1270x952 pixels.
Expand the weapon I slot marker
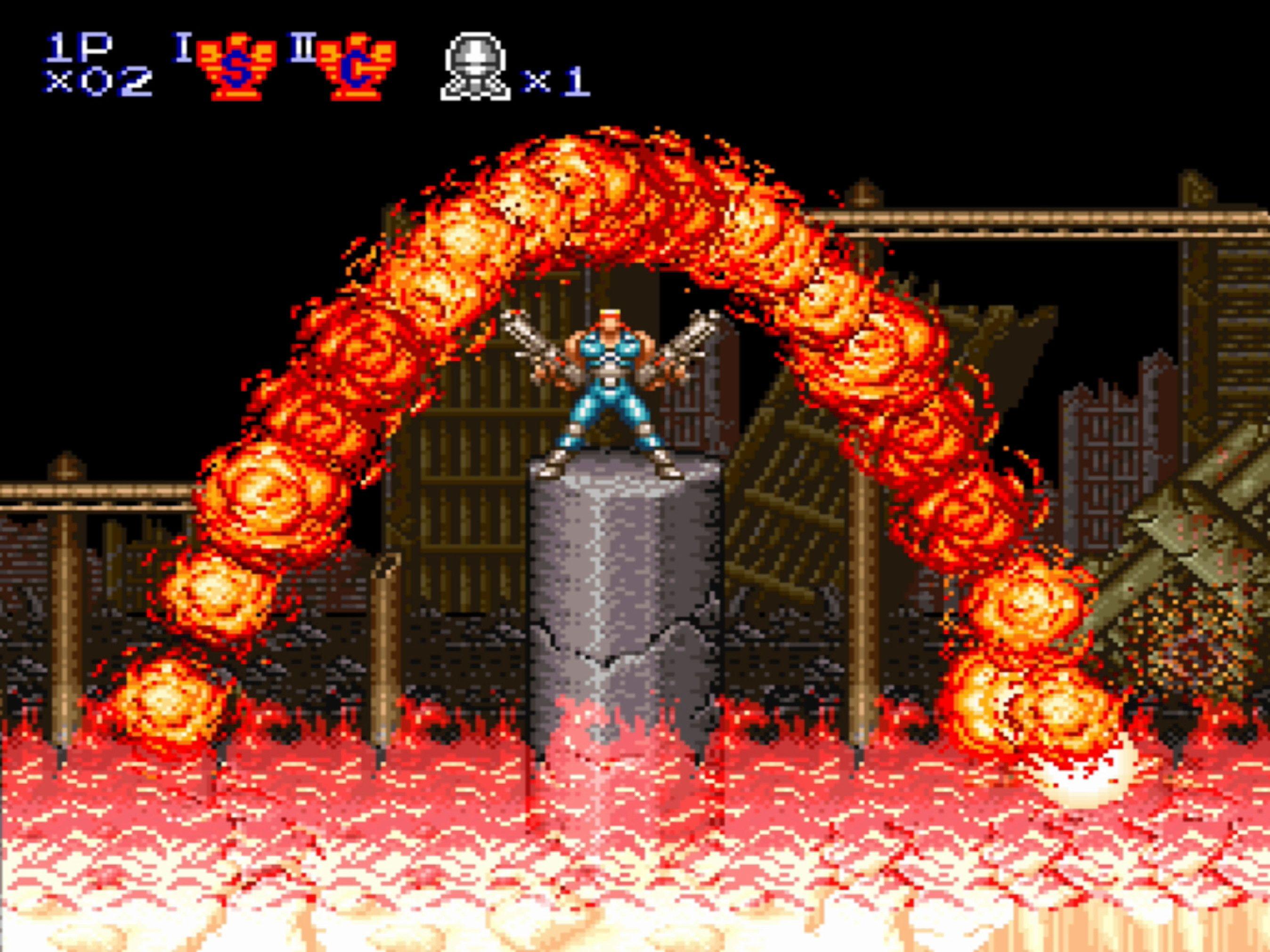[x=183, y=46]
